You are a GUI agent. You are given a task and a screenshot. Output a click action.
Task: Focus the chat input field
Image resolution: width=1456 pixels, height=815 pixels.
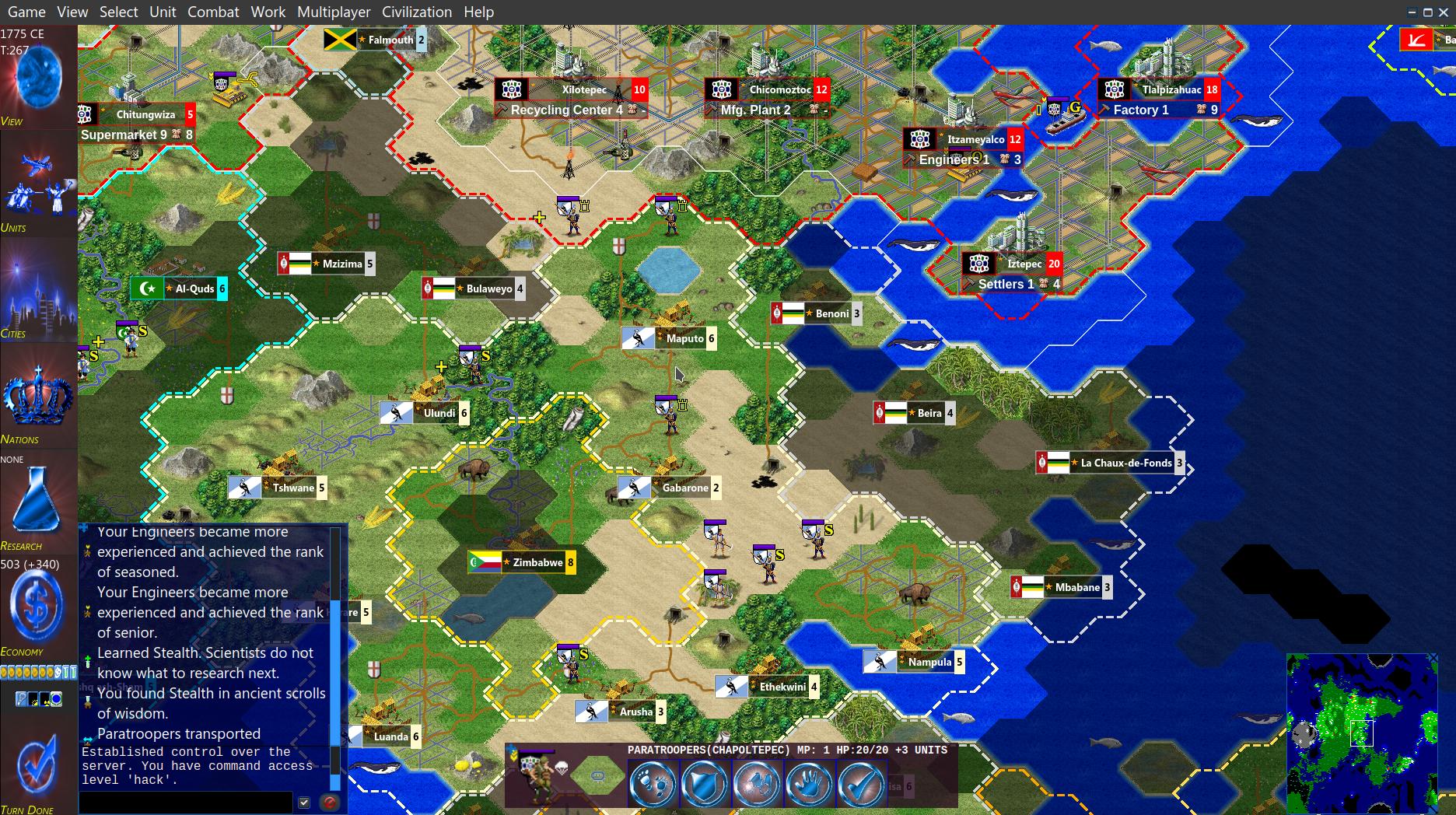click(x=187, y=802)
